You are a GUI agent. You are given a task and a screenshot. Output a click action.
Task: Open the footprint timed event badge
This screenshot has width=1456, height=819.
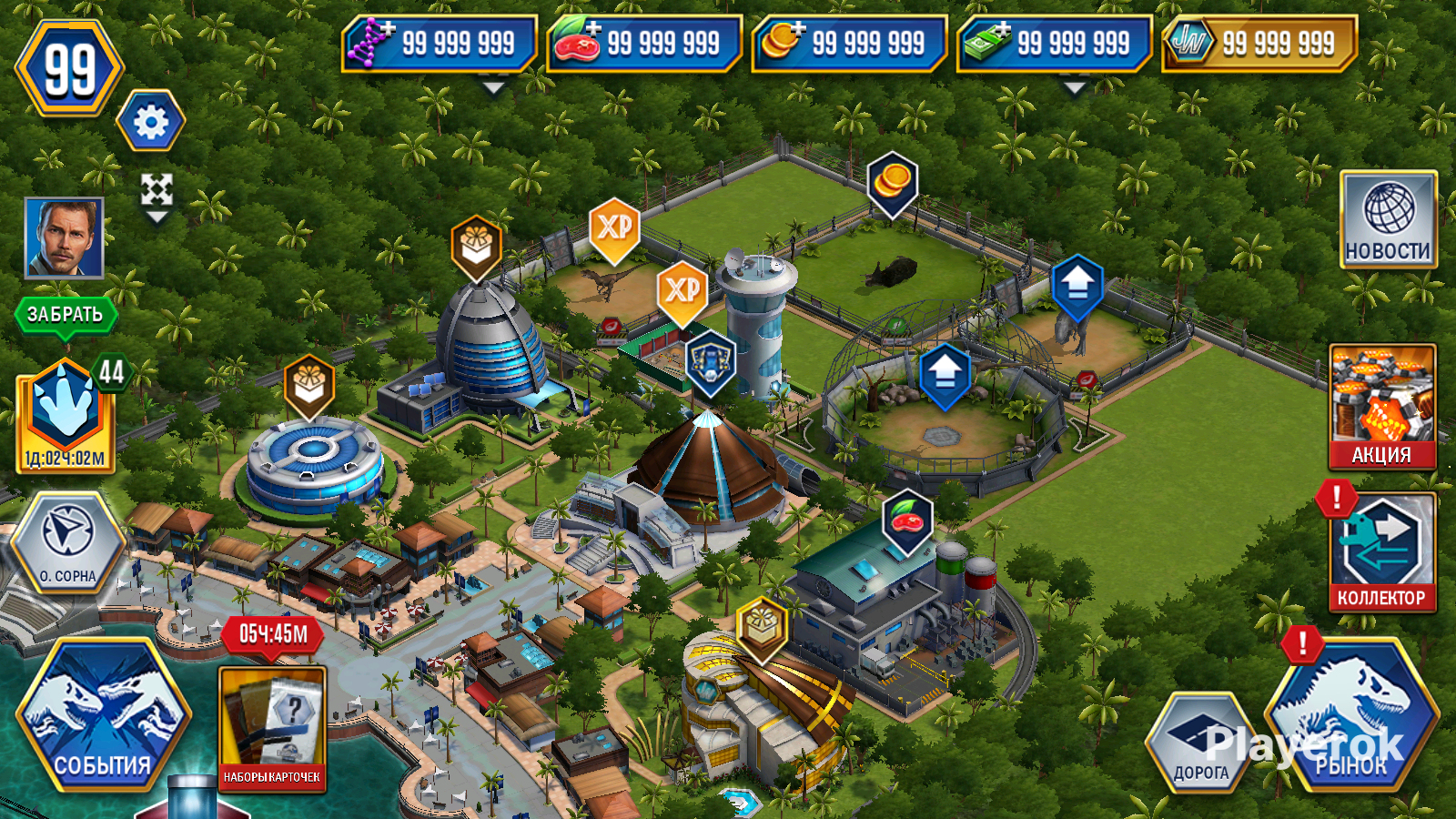click(66, 414)
